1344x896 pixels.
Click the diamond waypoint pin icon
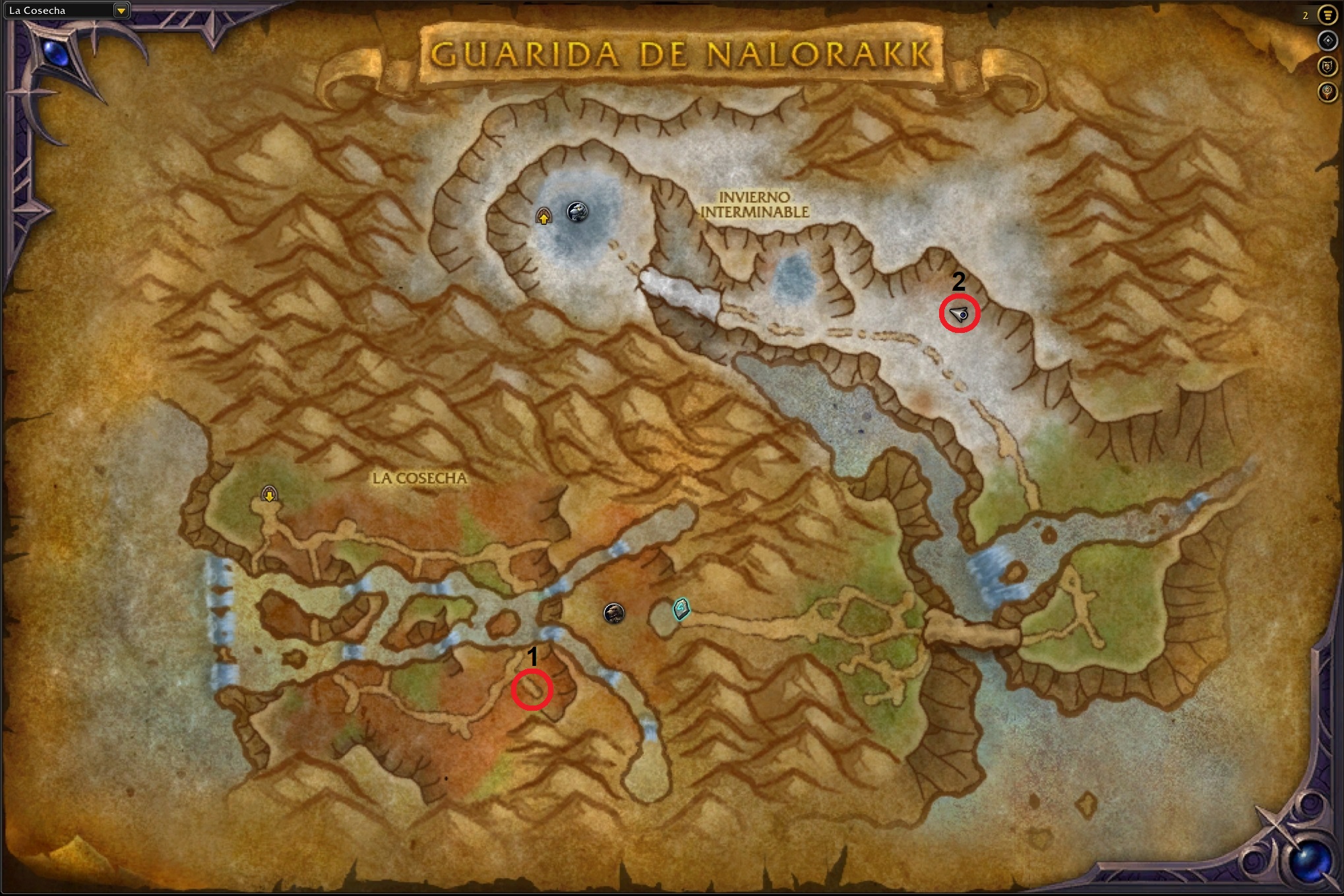[x=1328, y=40]
